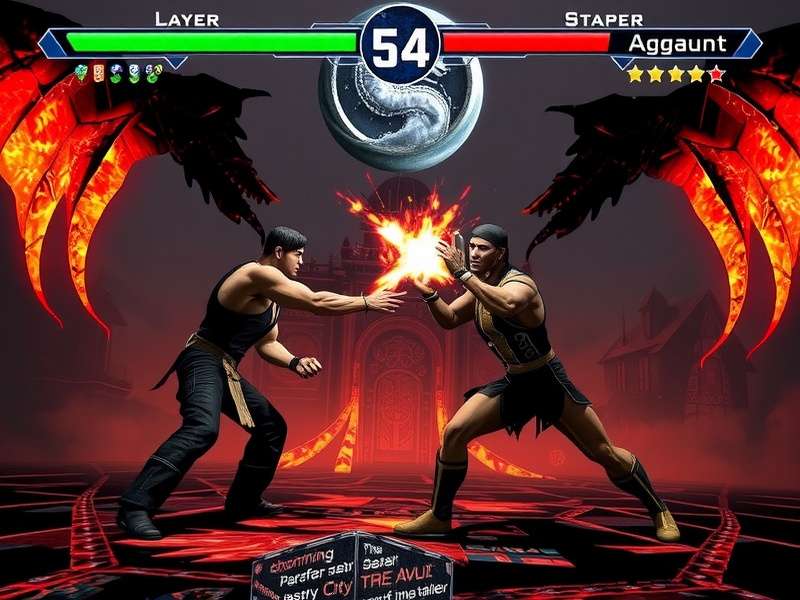Select the Aggaunt name plate
This screenshot has height=600, width=800.
tap(680, 43)
